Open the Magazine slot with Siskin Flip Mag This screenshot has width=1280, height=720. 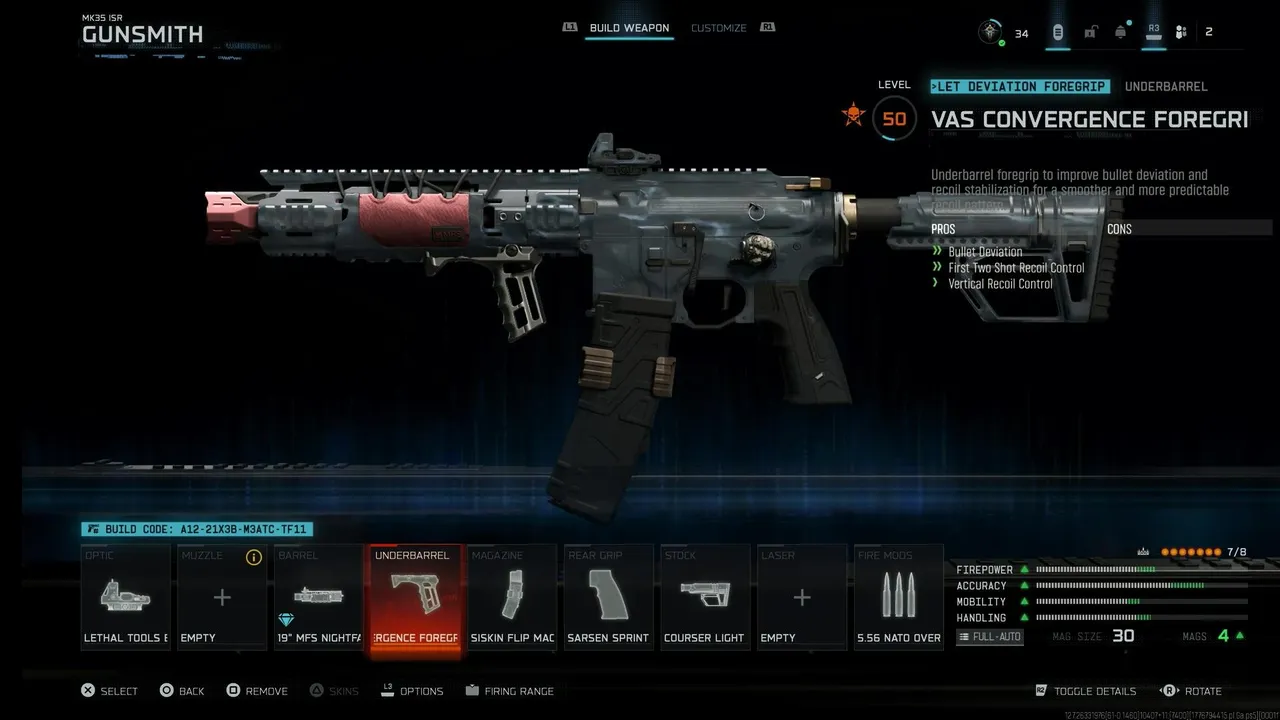512,597
